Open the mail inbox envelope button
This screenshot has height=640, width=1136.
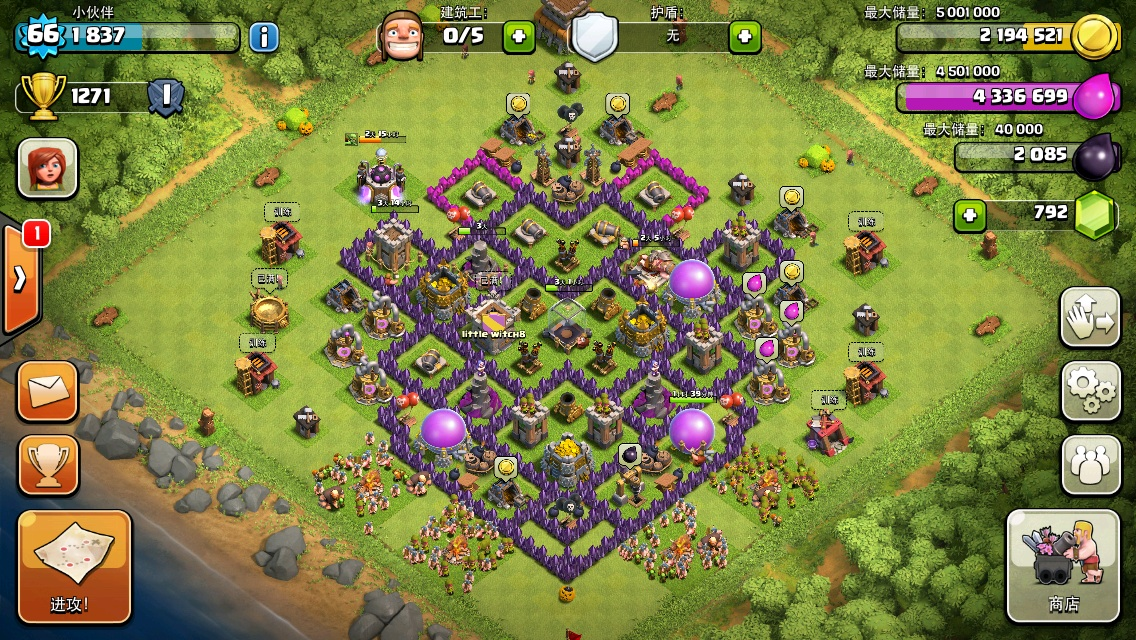click(47, 390)
